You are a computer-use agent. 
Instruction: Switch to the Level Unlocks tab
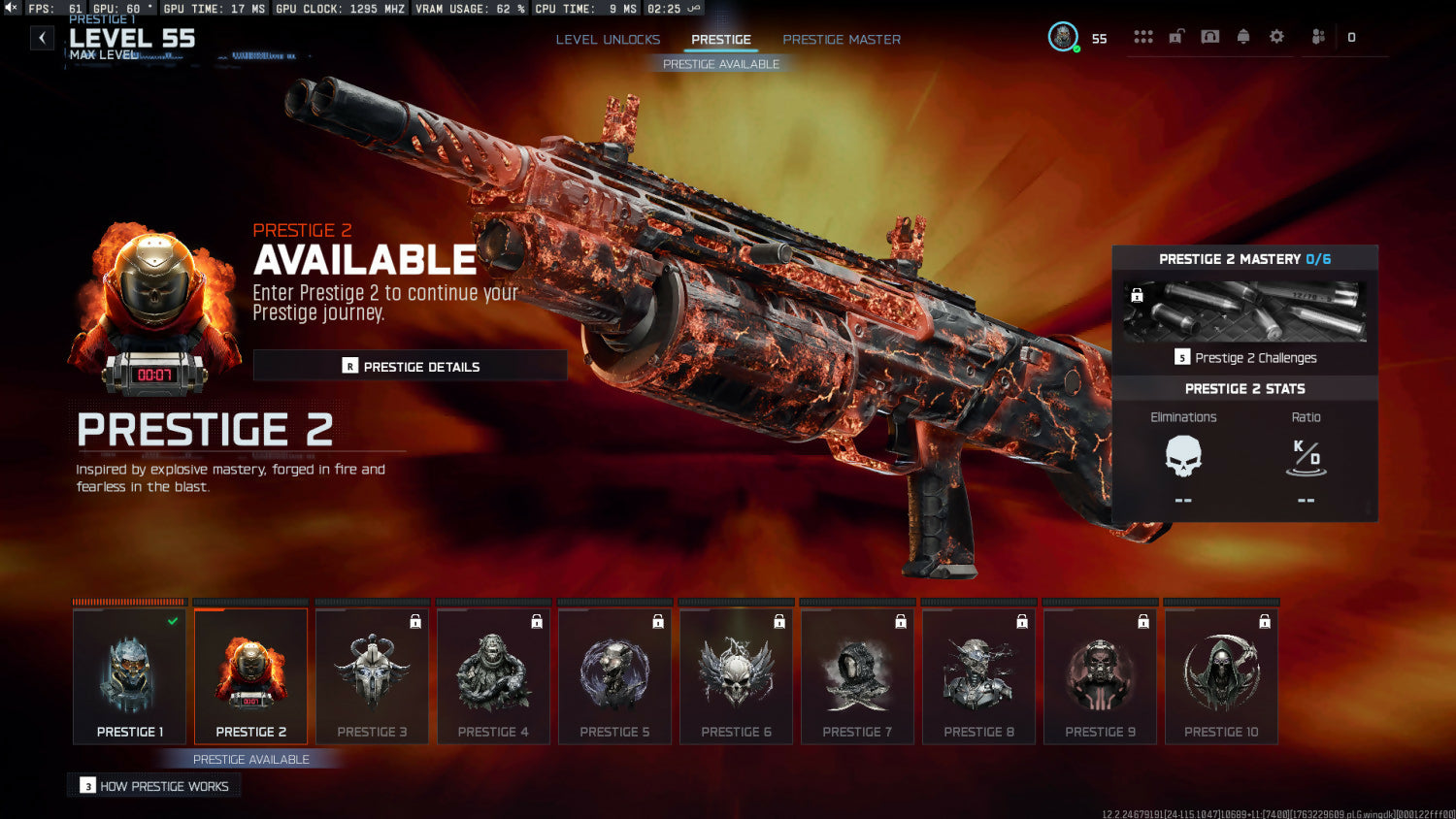[x=608, y=40]
